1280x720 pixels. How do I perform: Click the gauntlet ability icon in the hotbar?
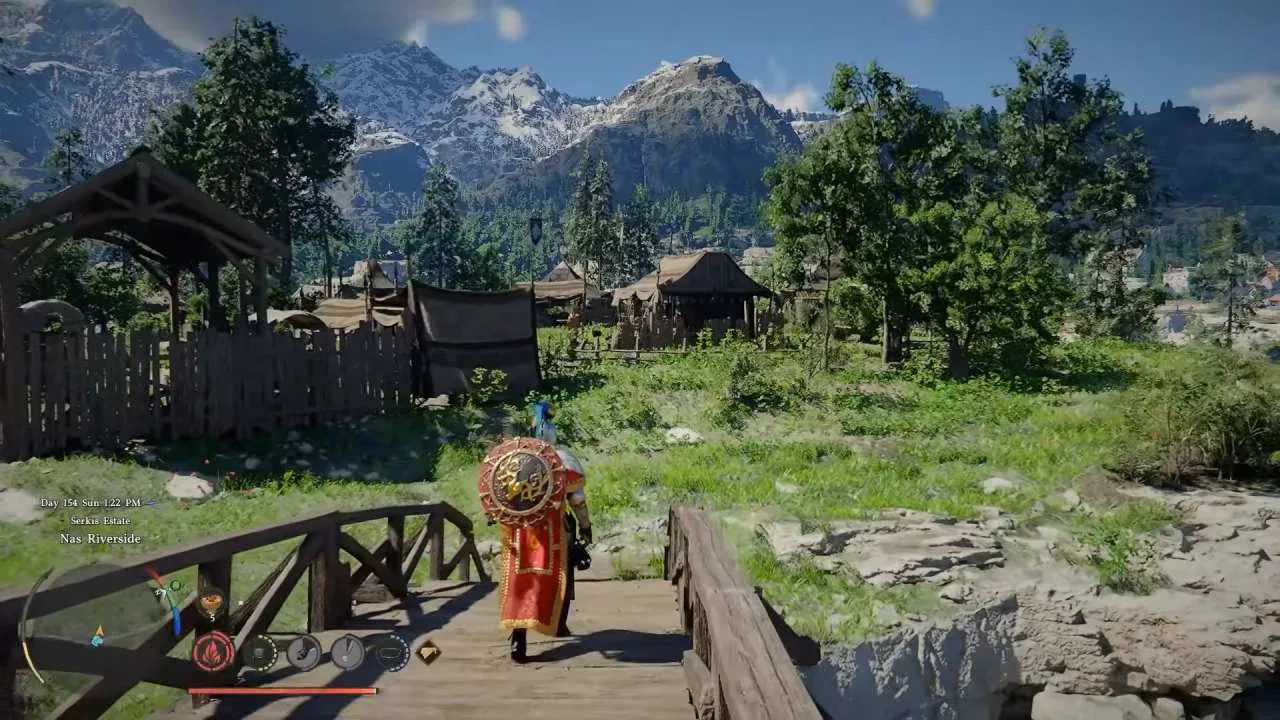click(305, 651)
